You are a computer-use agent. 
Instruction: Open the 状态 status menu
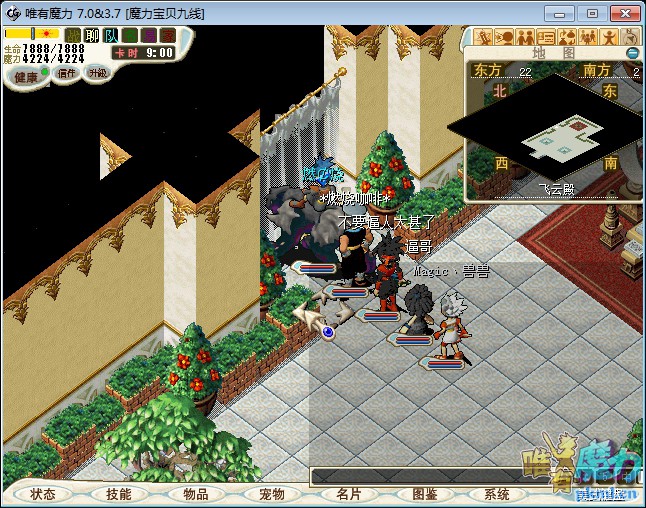(43, 494)
